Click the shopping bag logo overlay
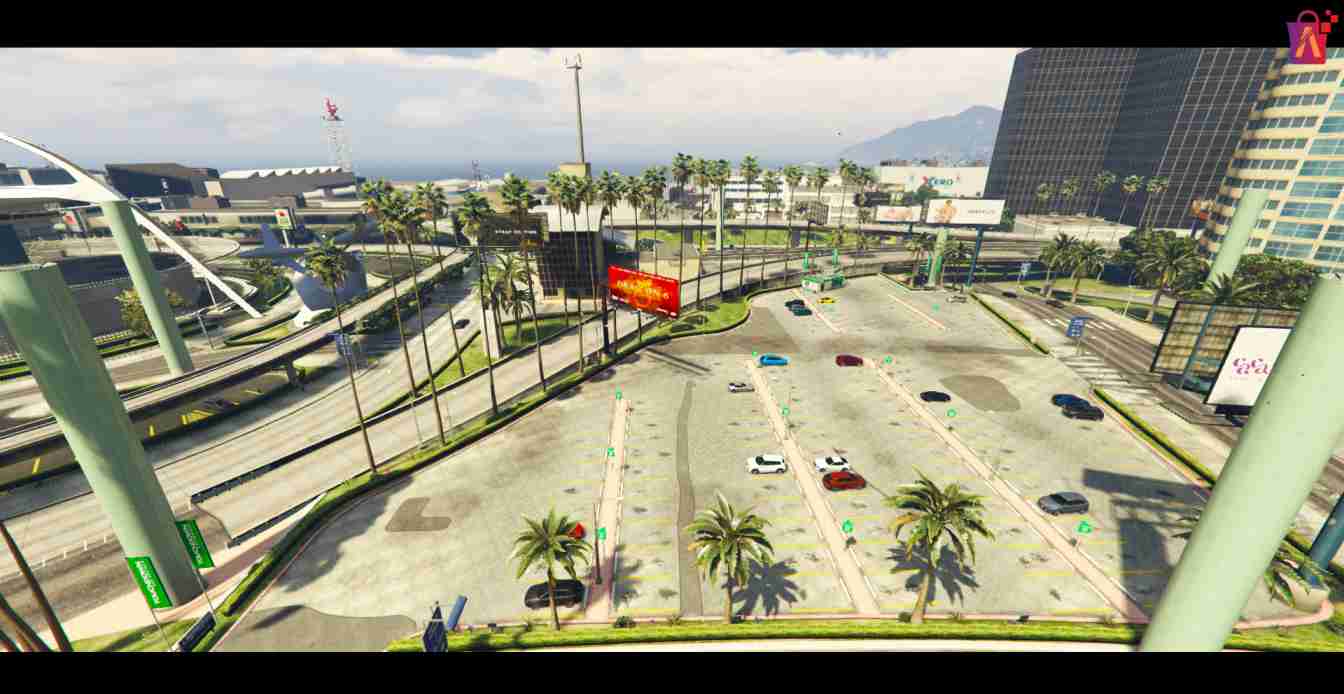 [1309, 39]
